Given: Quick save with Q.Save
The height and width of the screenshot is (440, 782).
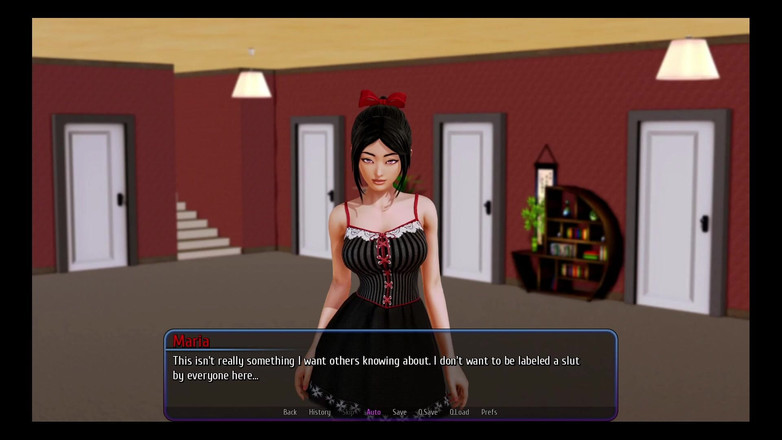Looking at the screenshot, I should coord(428,412).
